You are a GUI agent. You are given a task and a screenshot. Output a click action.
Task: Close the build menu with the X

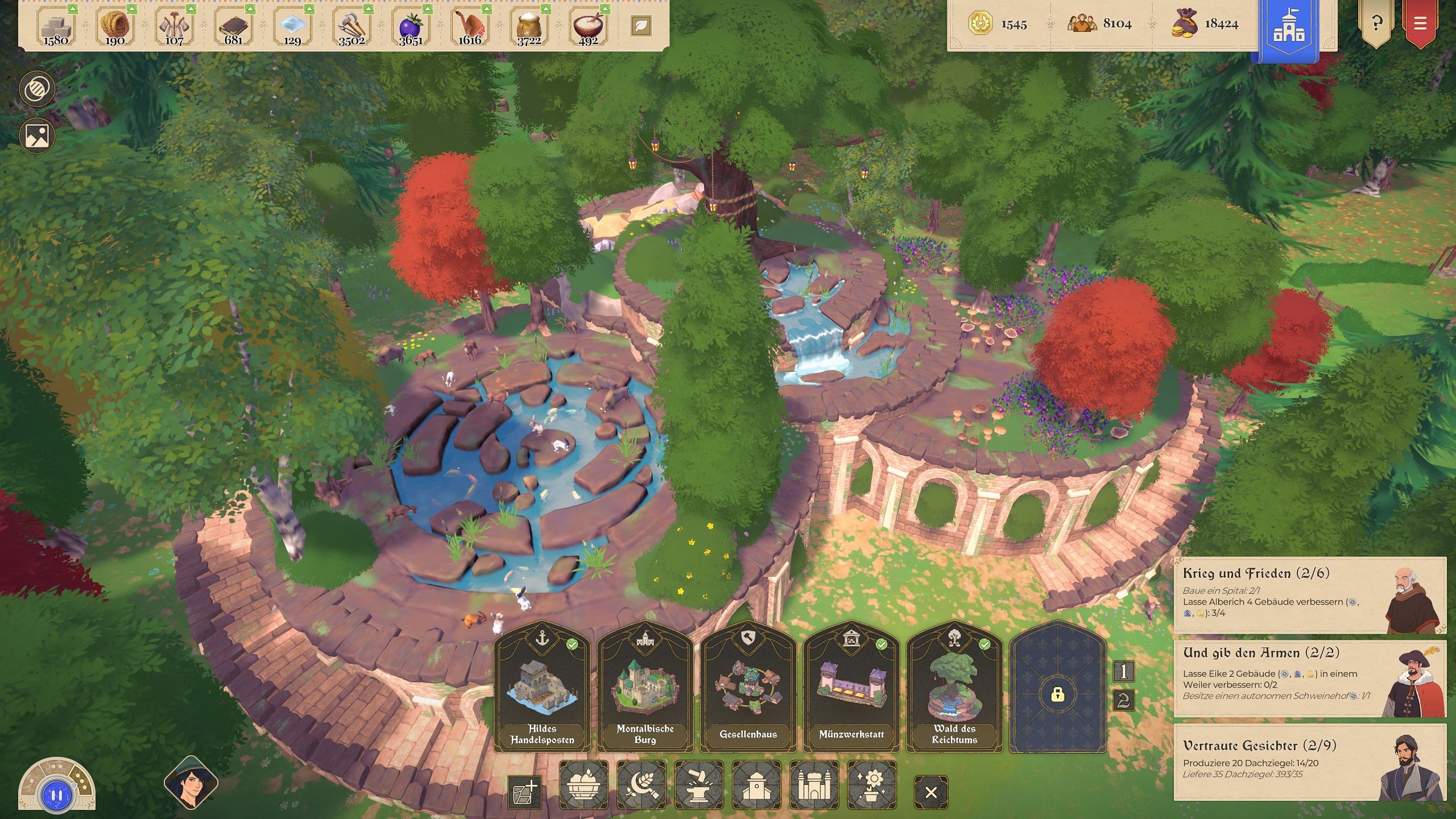[x=931, y=792]
